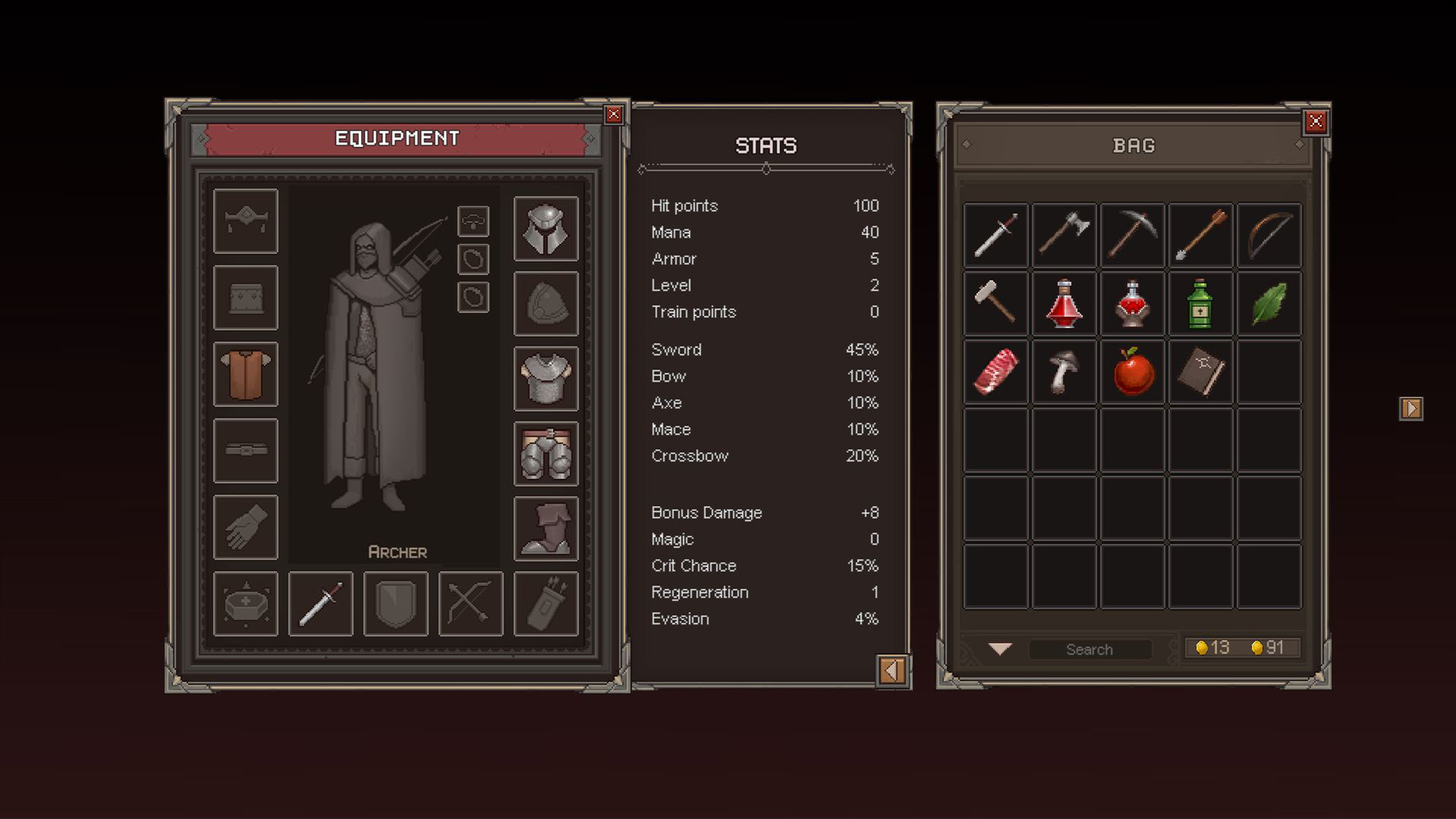
Task: Select the wooden bow in the bag
Action: (1269, 235)
